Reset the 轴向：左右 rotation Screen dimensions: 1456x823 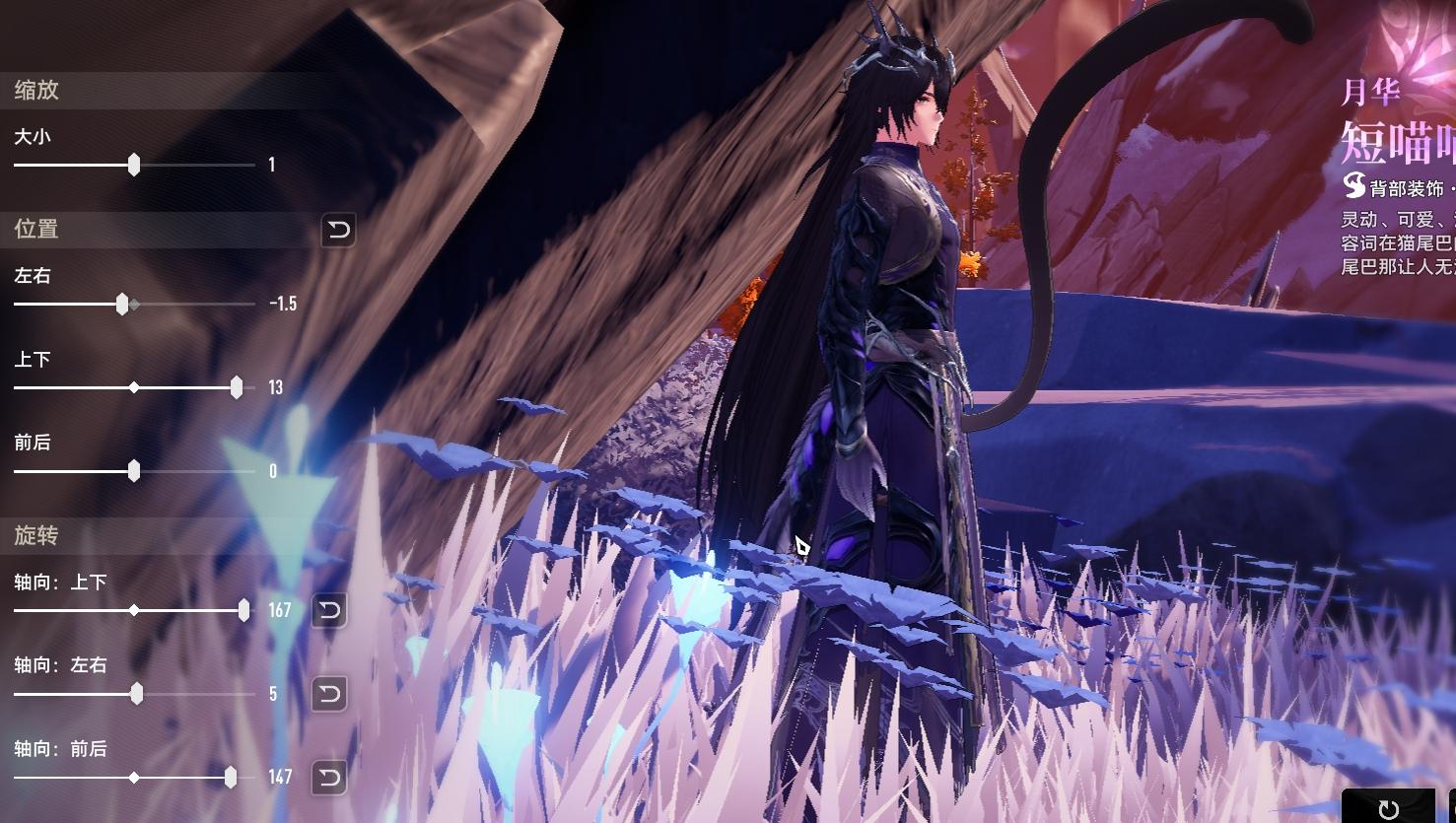329,694
